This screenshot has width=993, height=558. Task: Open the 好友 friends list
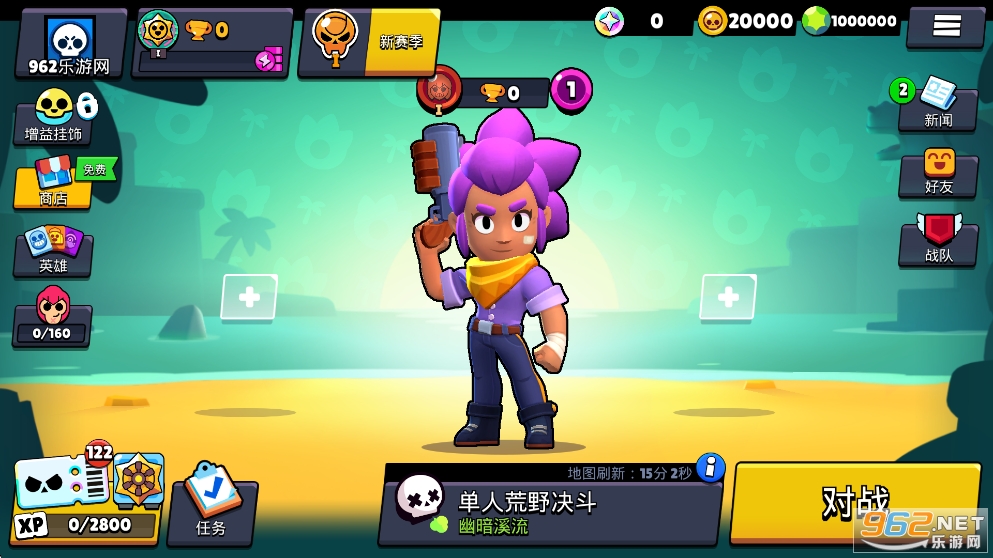[x=938, y=172]
